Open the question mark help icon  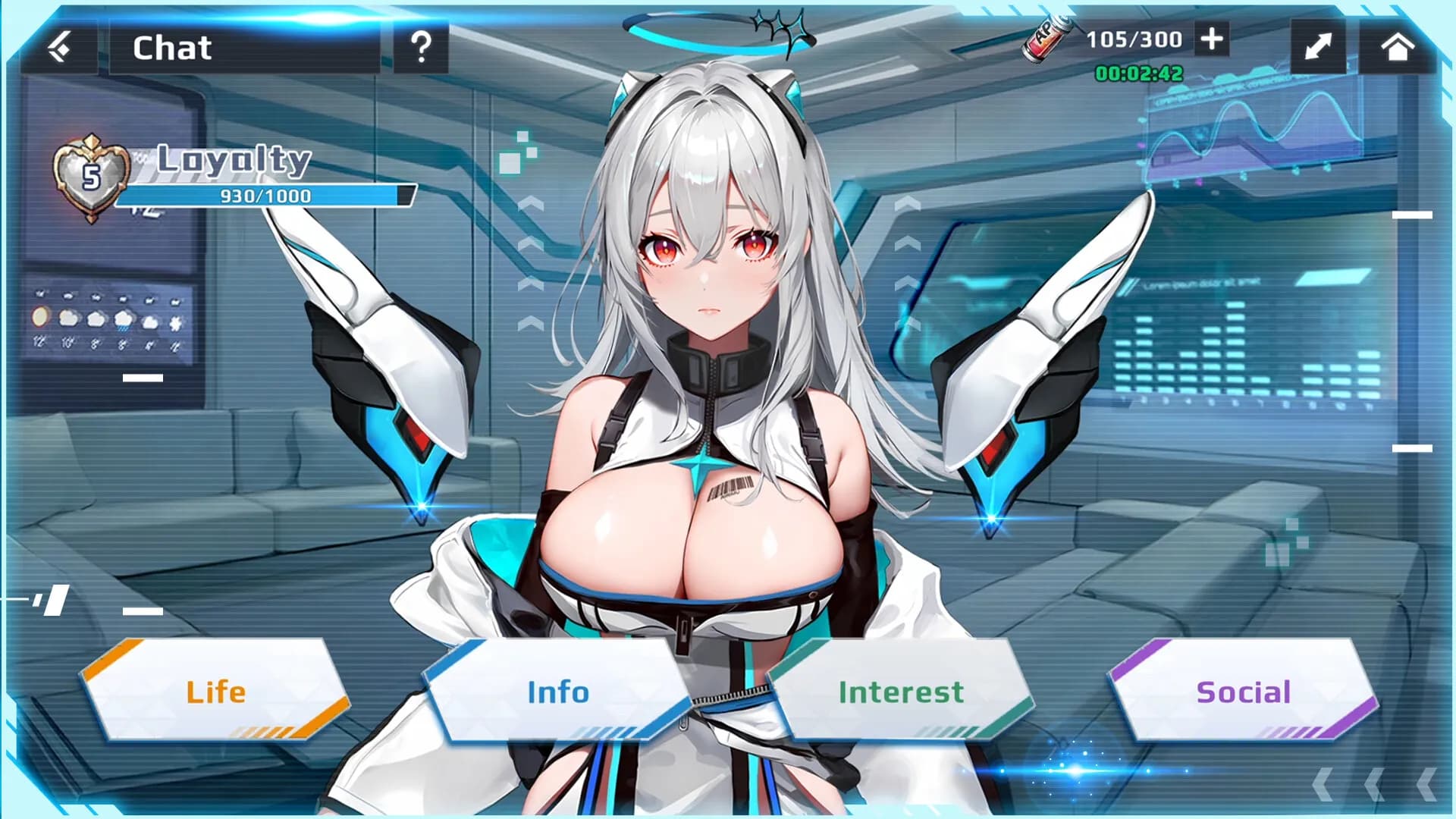(422, 47)
